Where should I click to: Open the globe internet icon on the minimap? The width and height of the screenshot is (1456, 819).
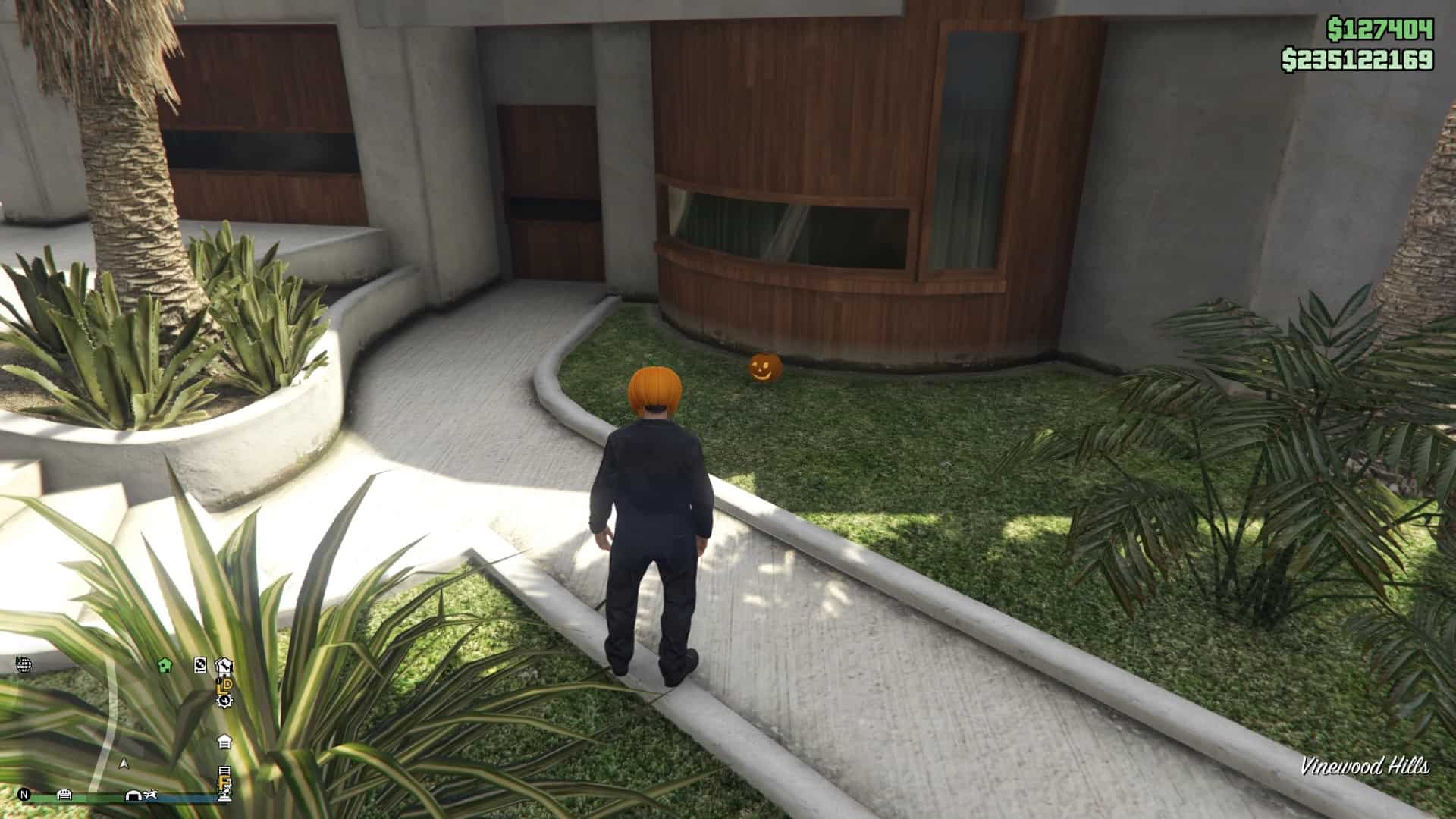[x=24, y=666]
